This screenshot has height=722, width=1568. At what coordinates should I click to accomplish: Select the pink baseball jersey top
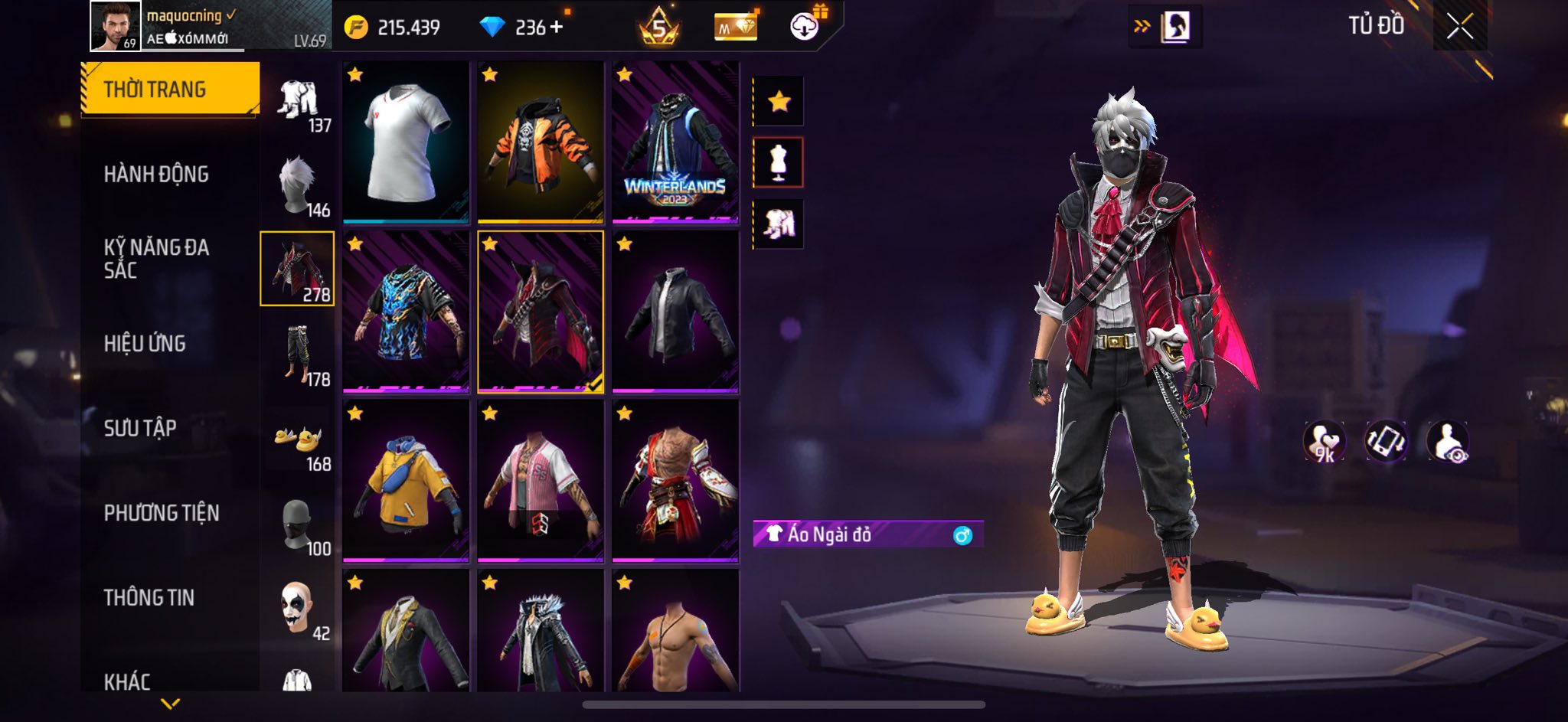pyautogui.click(x=541, y=482)
